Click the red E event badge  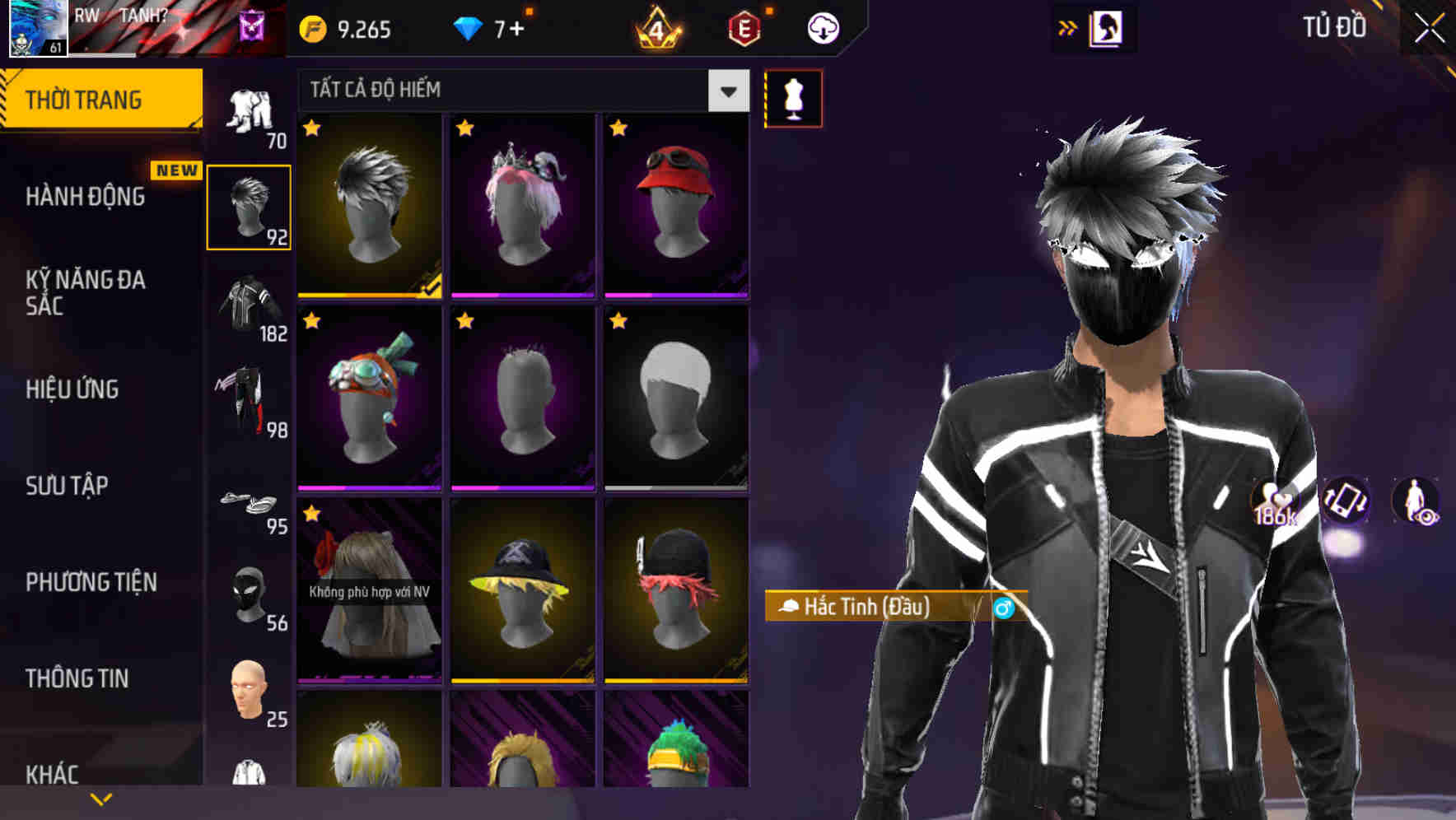tap(745, 27)
